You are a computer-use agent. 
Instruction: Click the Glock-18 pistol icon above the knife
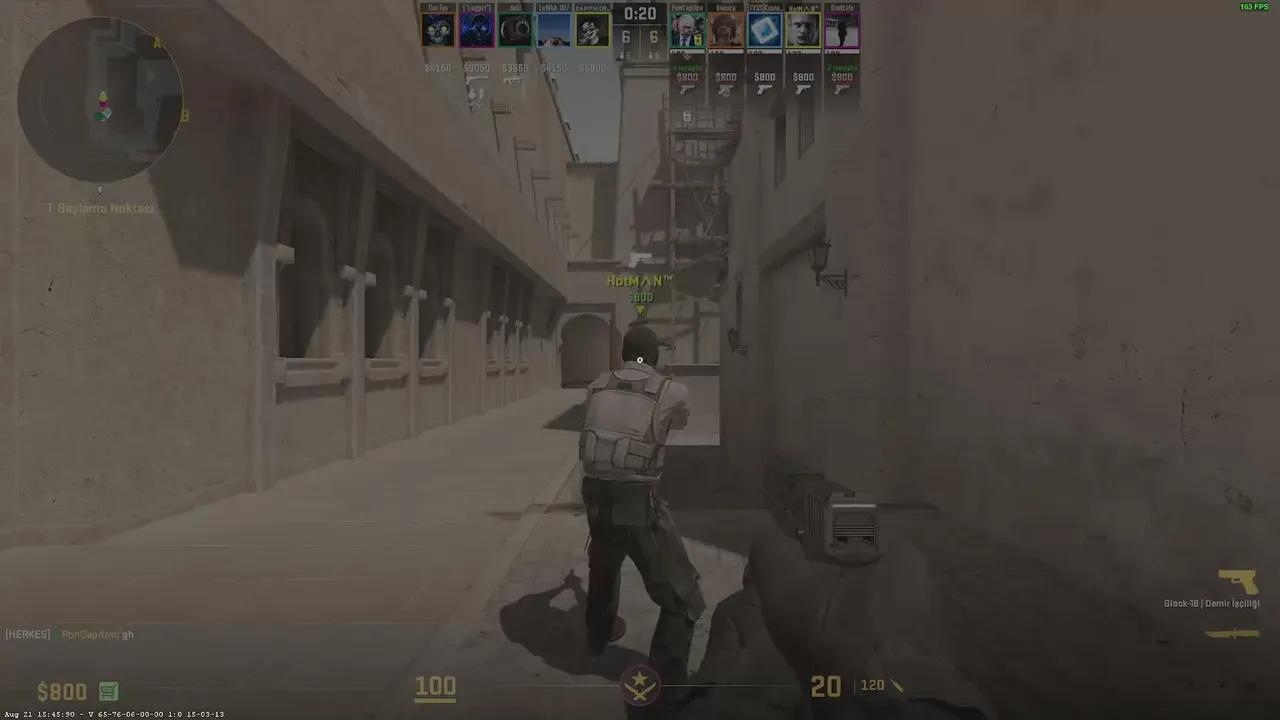click(x=1239, y=578)
